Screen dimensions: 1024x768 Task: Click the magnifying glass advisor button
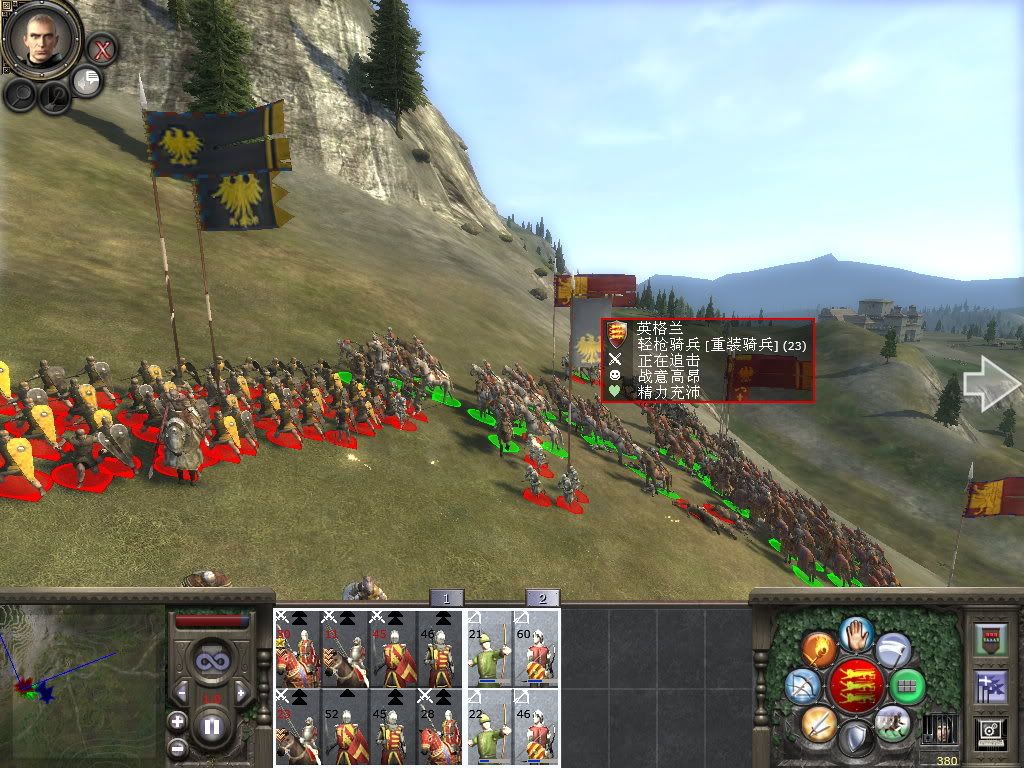20,94
